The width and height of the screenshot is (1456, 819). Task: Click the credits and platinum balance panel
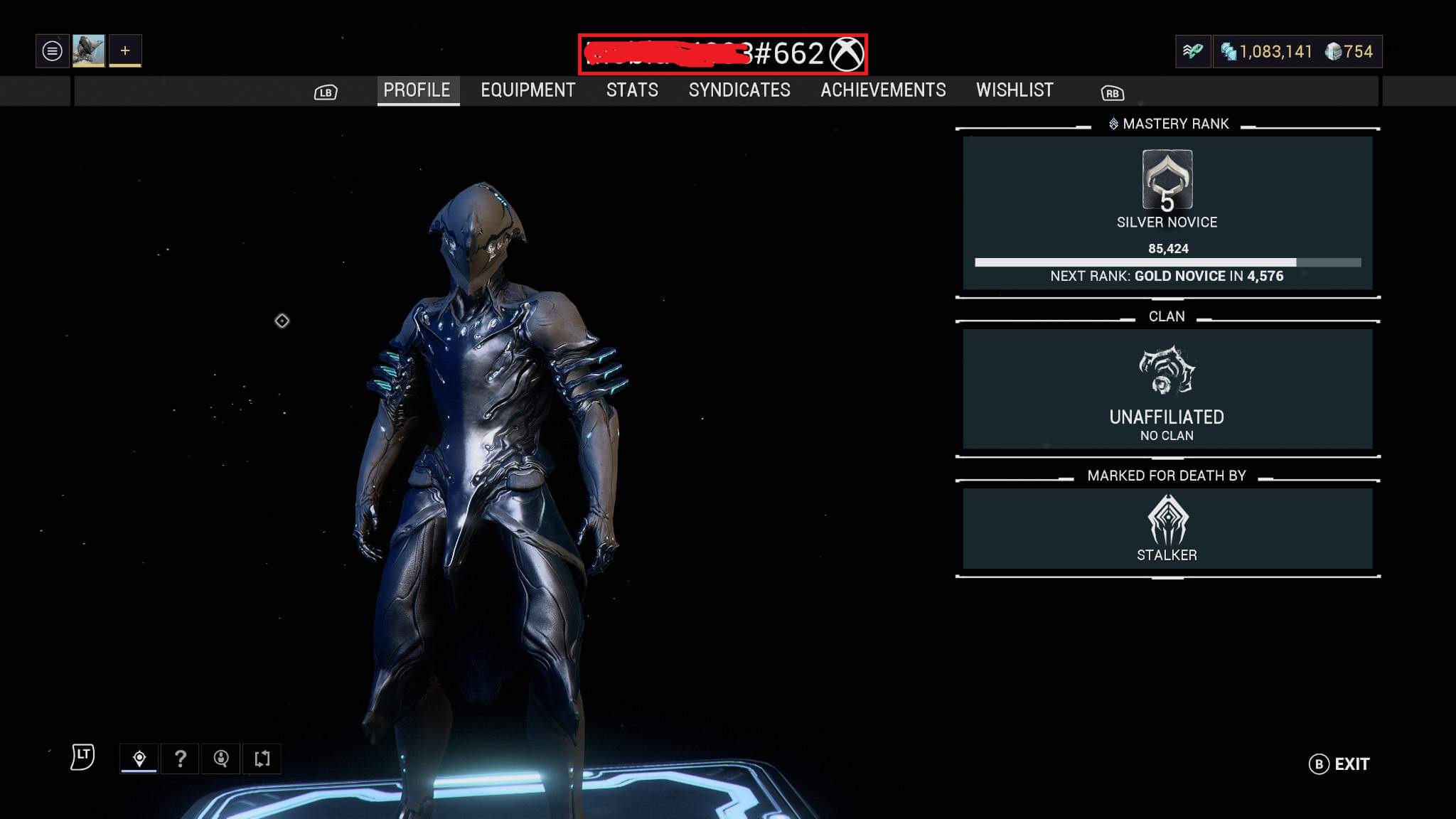pos(1297,51)
